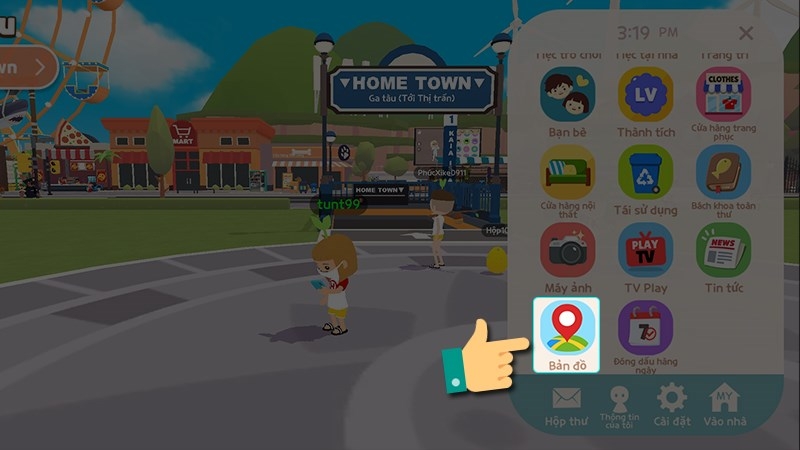Open the TV Play app
This screenshot has height=450, width=800.
(x=645, y=250)
